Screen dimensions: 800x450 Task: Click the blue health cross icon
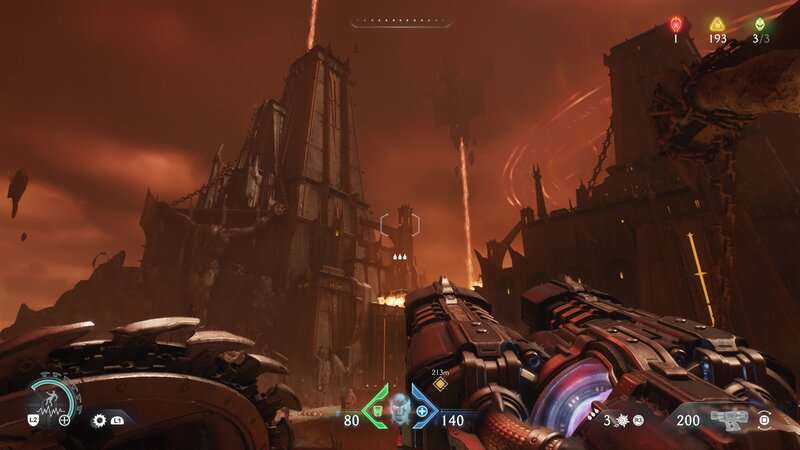tap(422, 411)
